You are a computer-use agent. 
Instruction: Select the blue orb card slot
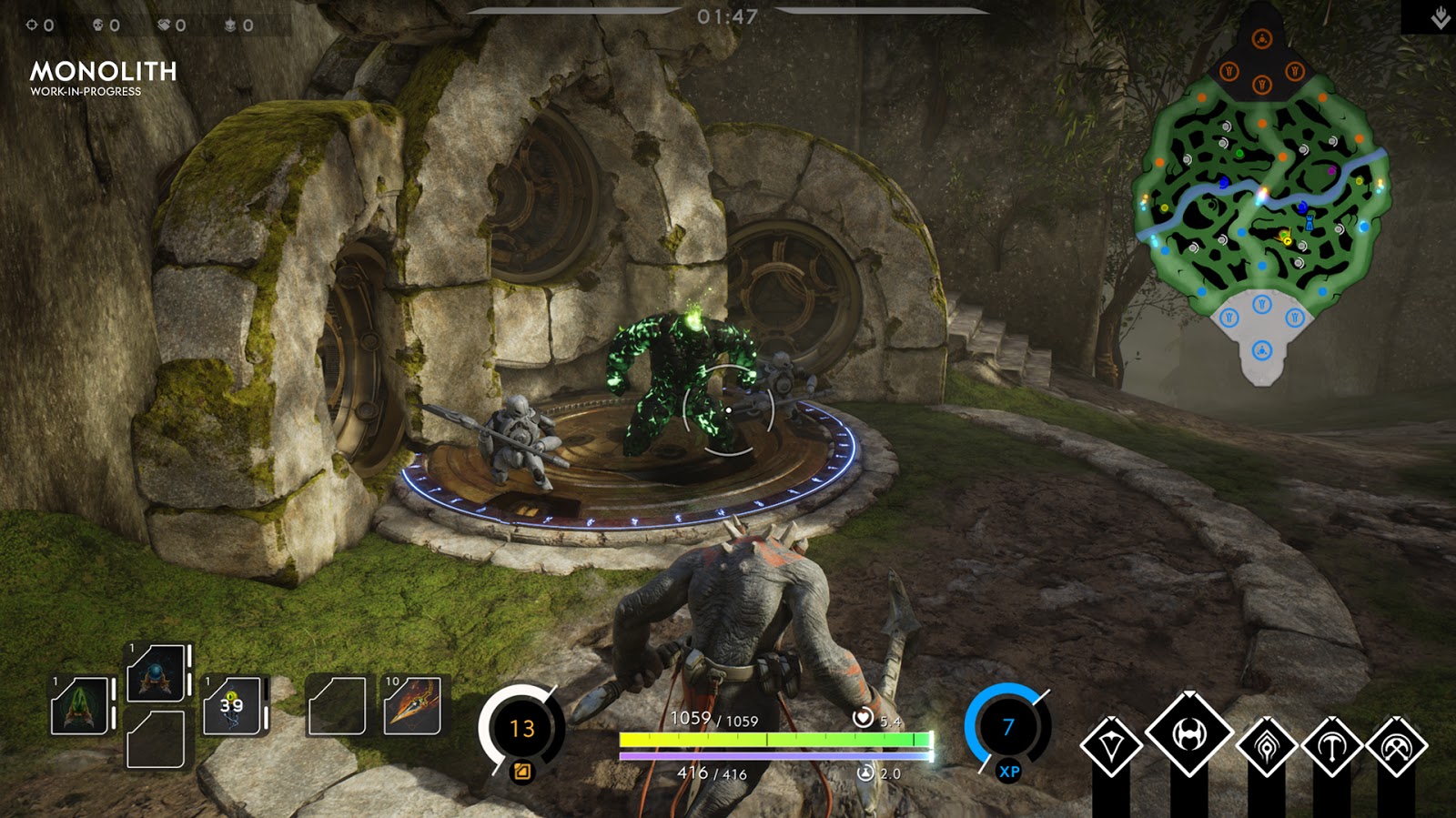pos(157,673)
